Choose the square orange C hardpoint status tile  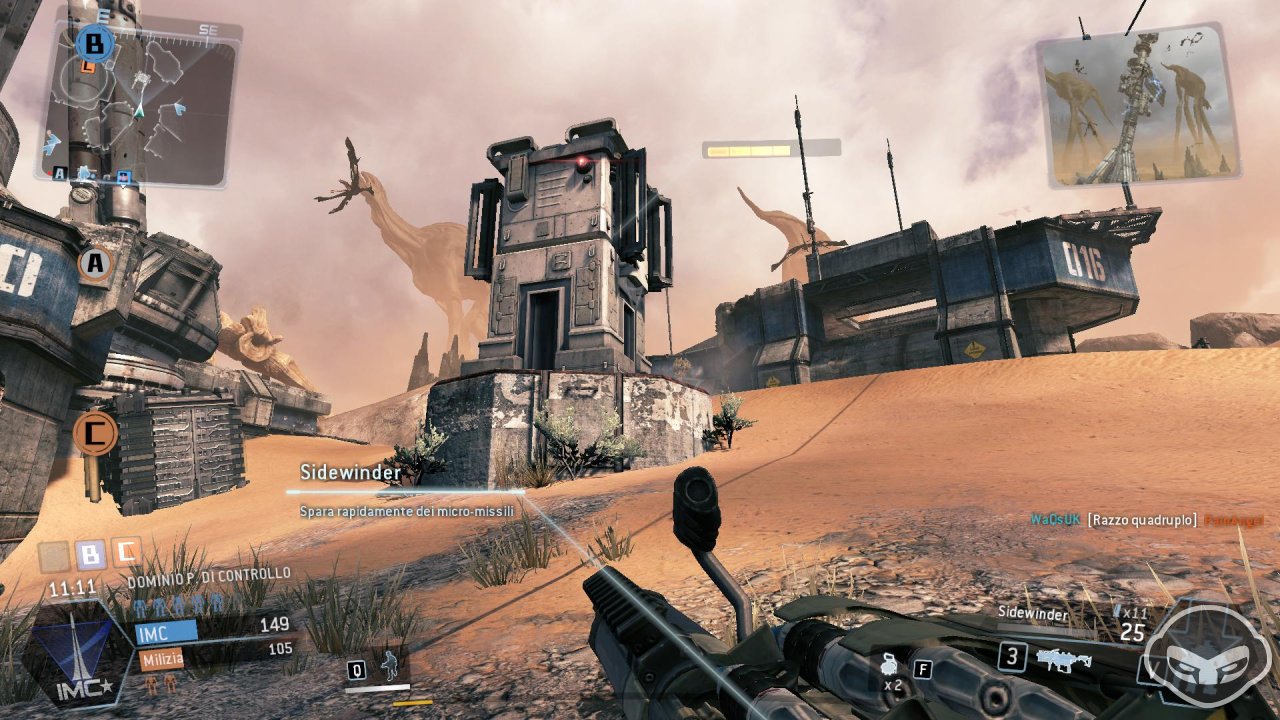point(126,552)
